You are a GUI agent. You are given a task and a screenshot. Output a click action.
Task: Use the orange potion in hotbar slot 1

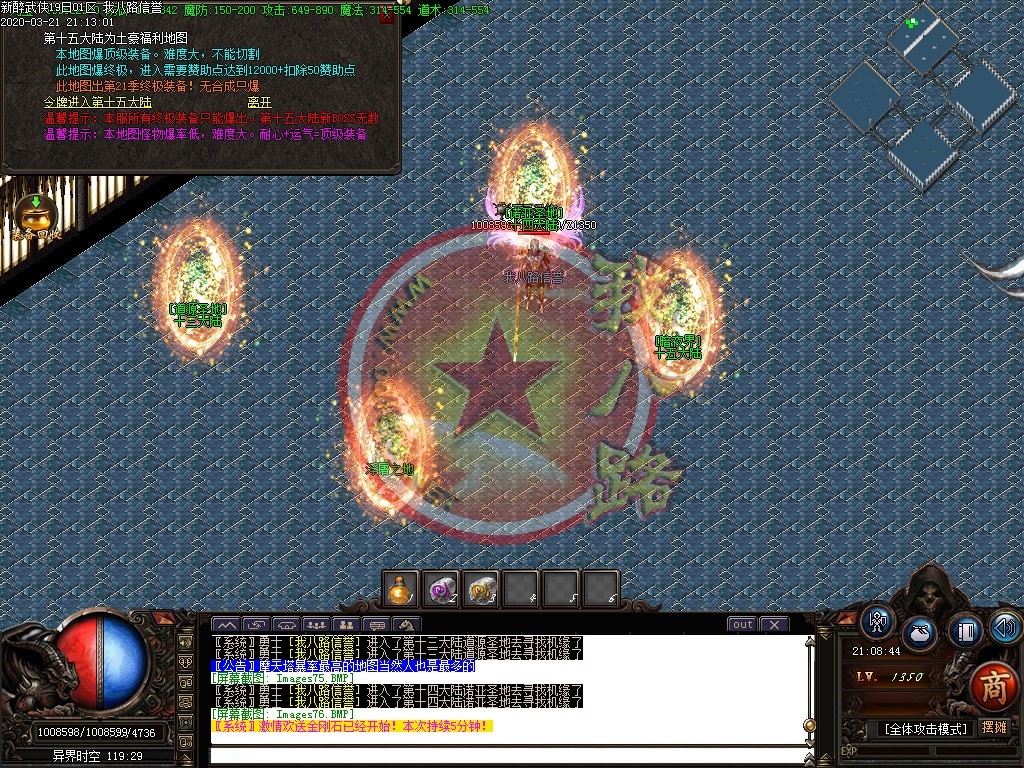pyautogui.click(x=402, y=589)
